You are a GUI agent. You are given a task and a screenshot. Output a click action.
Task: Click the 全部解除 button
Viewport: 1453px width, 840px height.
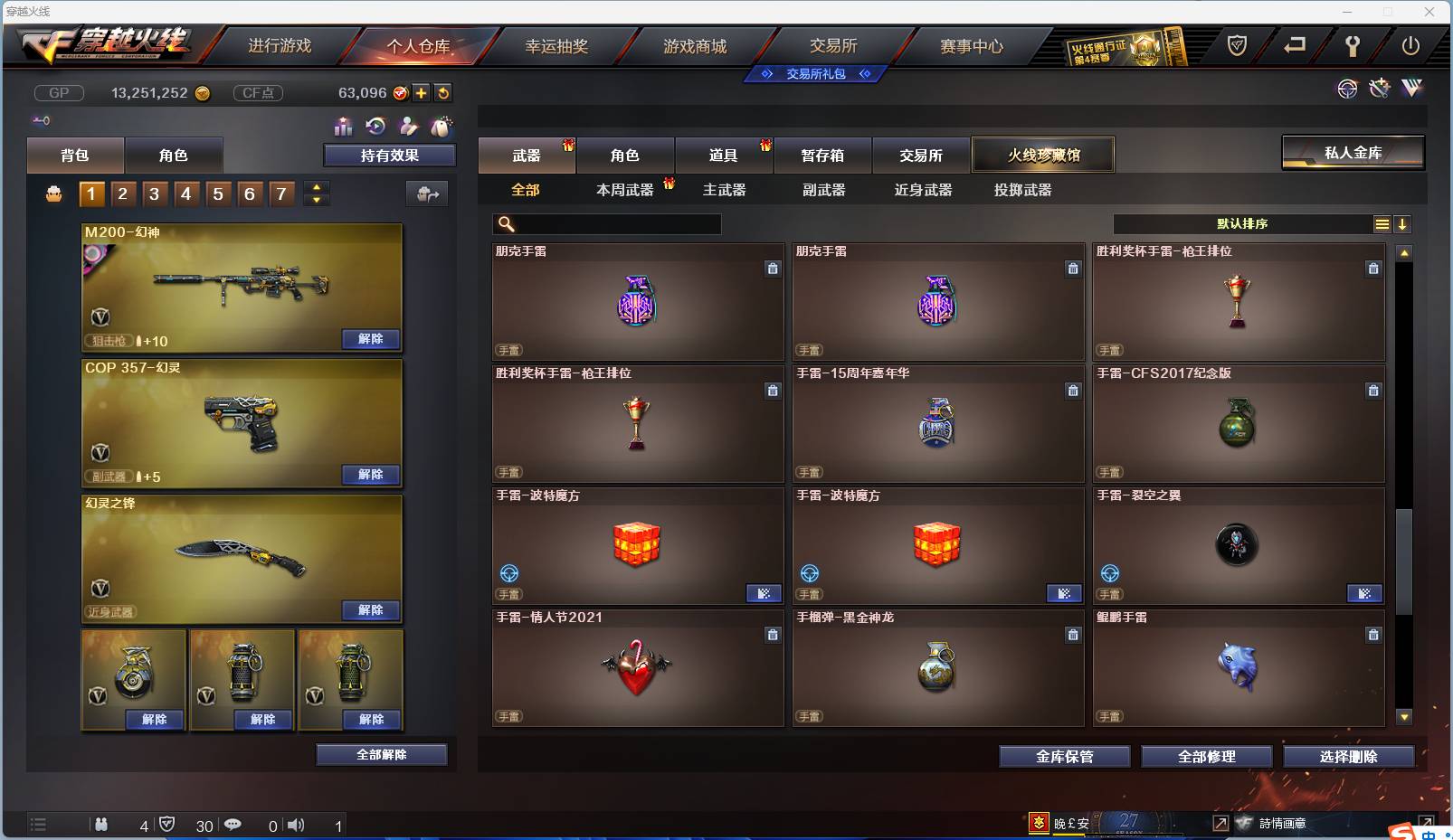(x=382, y=754)
